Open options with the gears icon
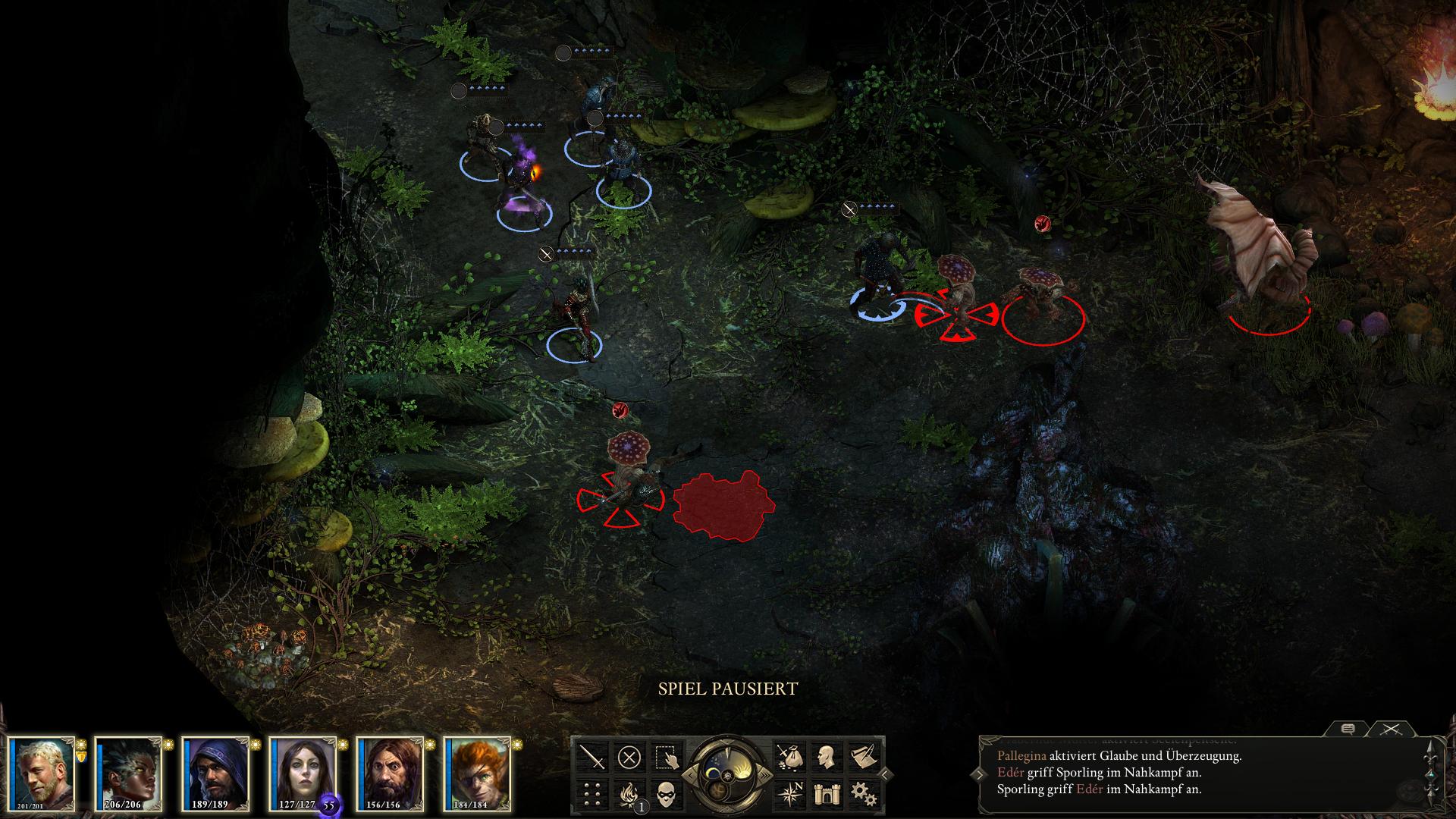Screen dimensions: 1456x819 coord(863,794)
